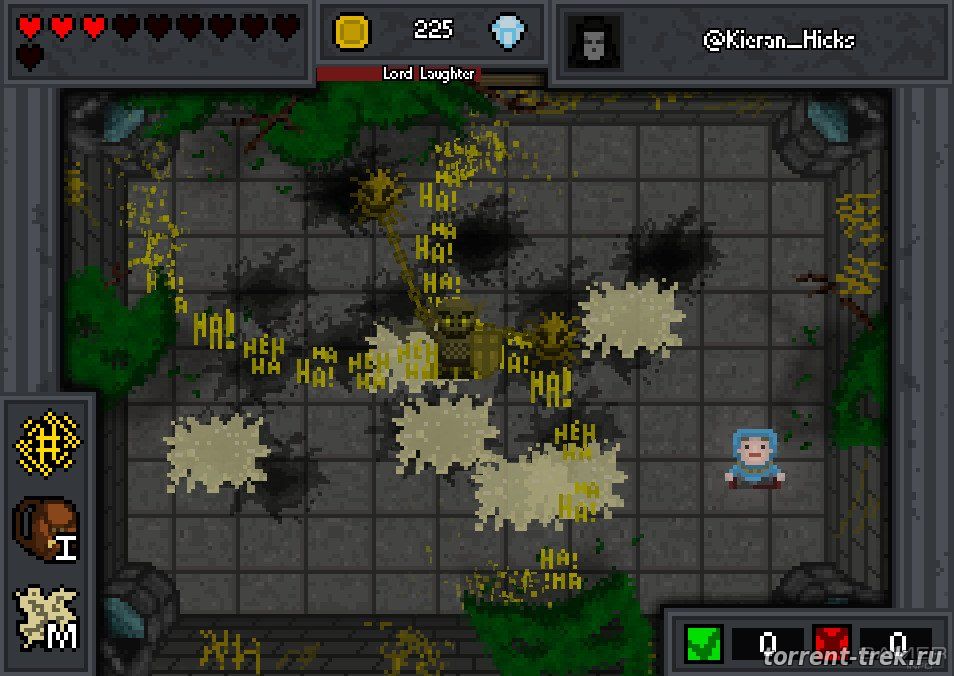Image resolution: width=954 pixels, height=676 pixels.
Task: Select the @Kieran_Hicks username
Action: pos(778,41)
